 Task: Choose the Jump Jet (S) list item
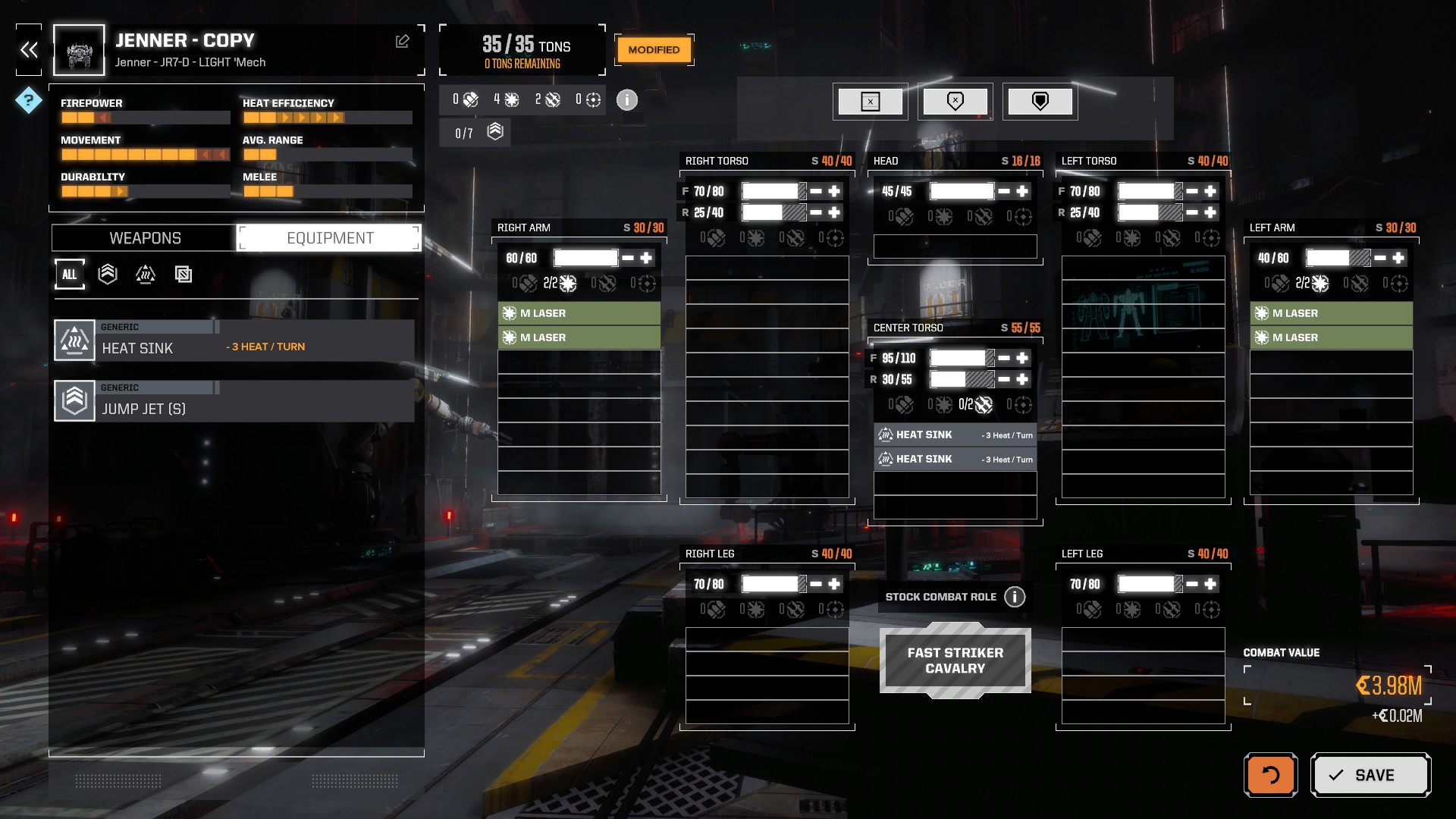[234, 401]
